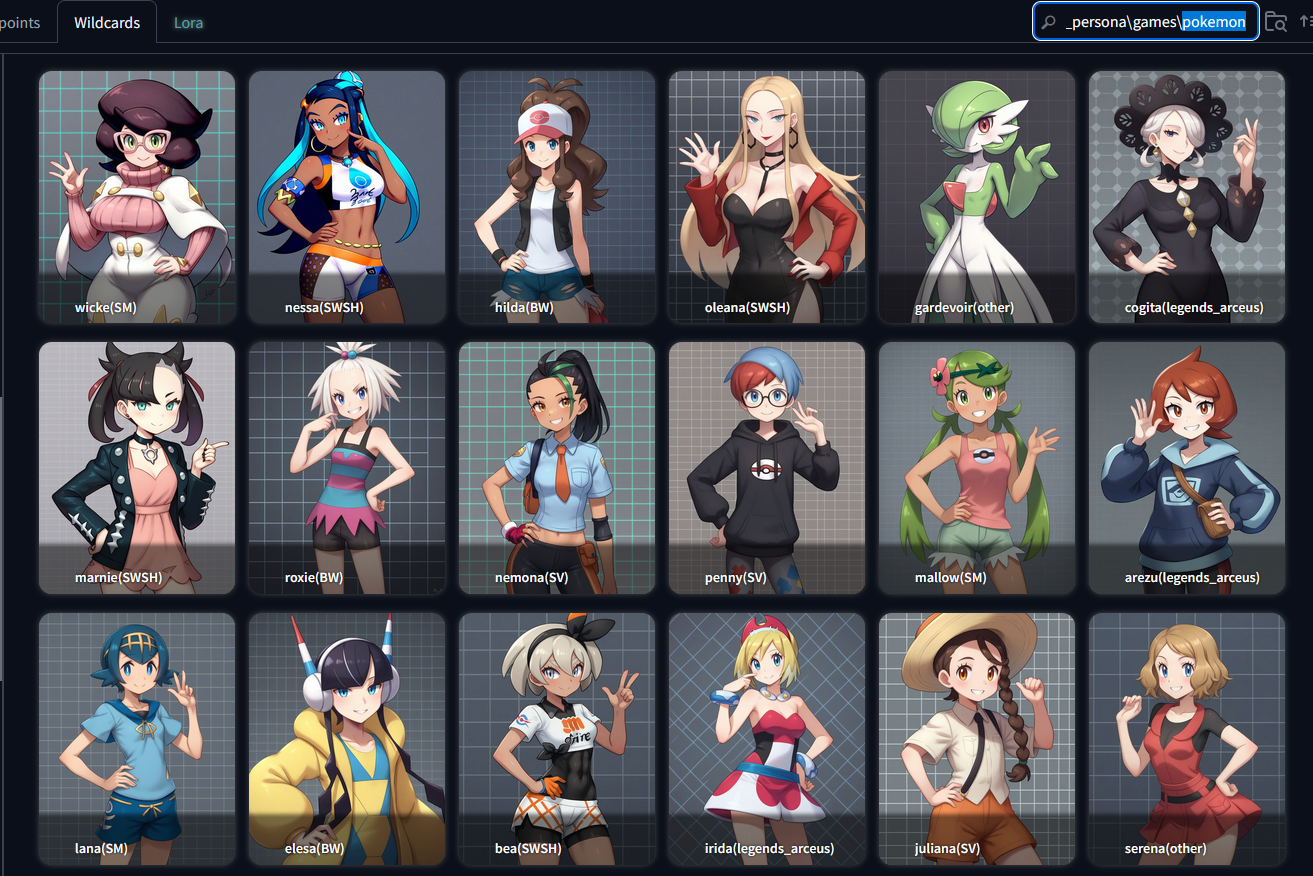Pick the hilda(BW) card
The image size is (1313, 876).
click(557, 197)
